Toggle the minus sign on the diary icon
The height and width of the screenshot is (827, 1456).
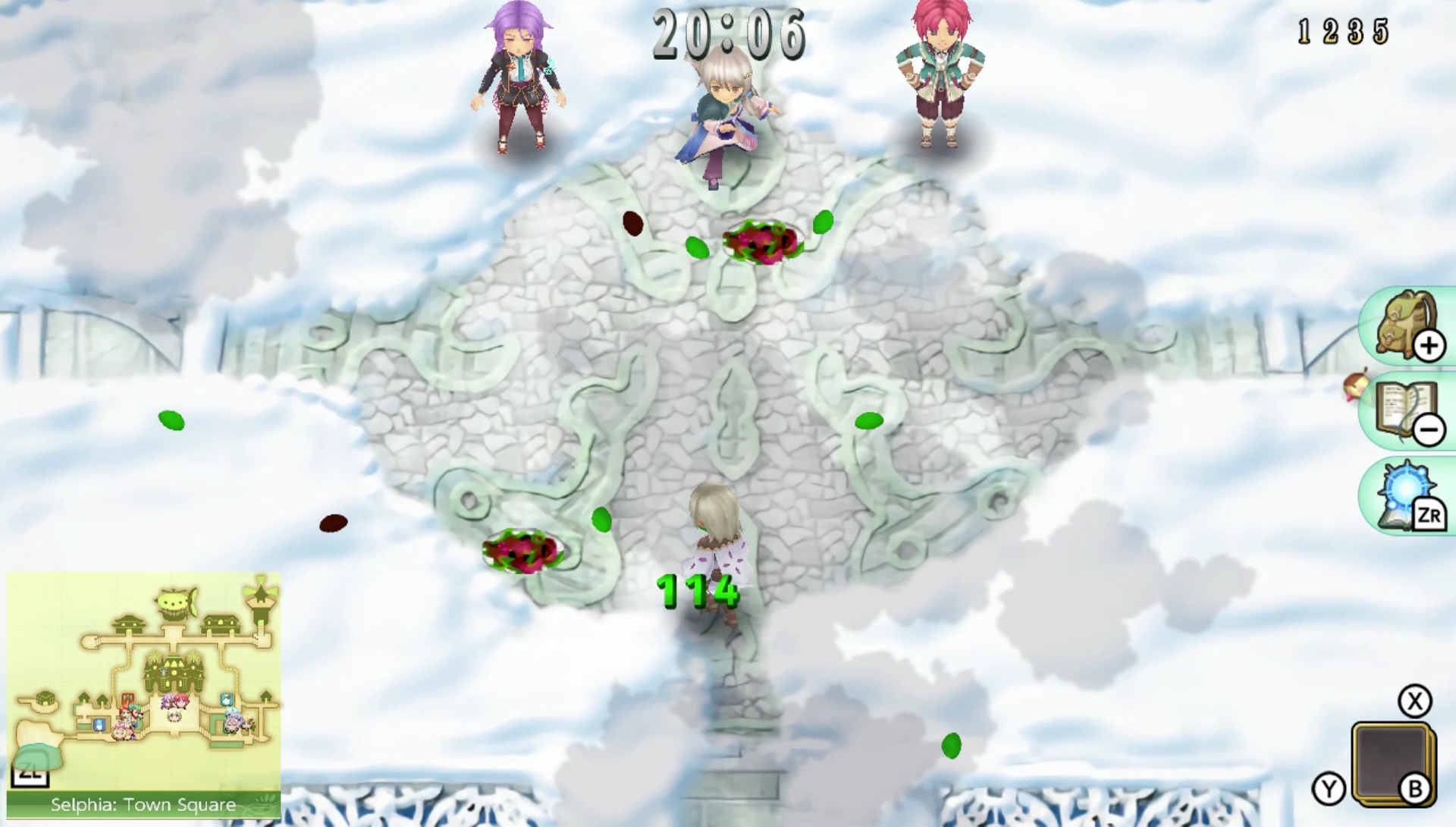click(x=1429, y=429)
